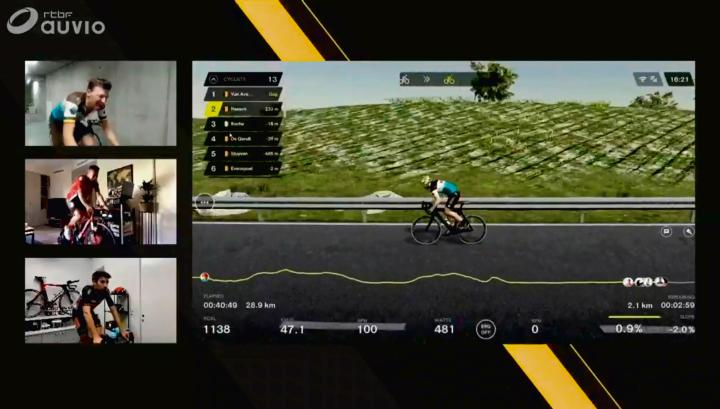Select the highlighted second-place rider row
The width and height of the screenshot is (720, 409).
(x=243, y=108)
